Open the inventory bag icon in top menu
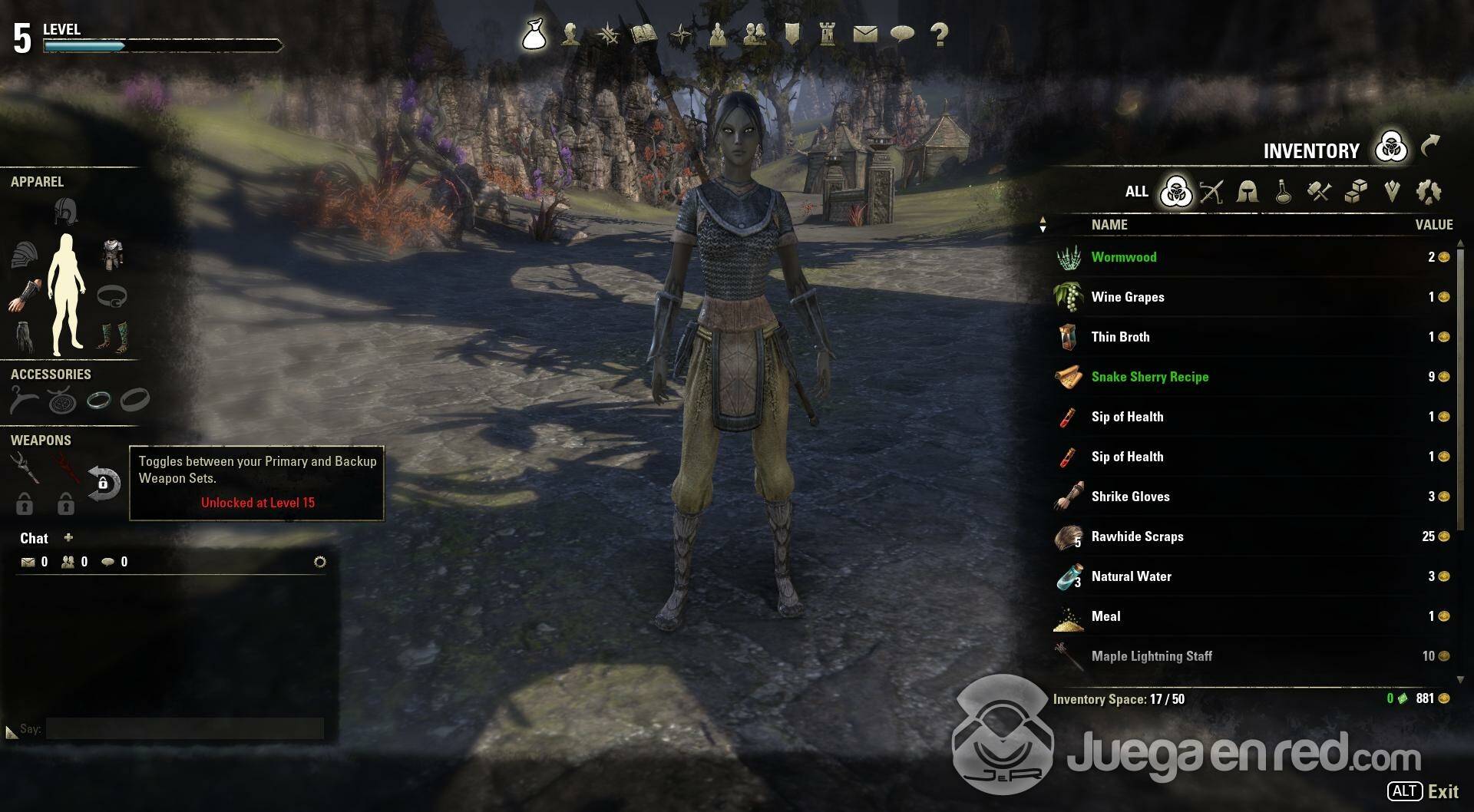The width and height of the screenshot is (1474, 812). 534,35
